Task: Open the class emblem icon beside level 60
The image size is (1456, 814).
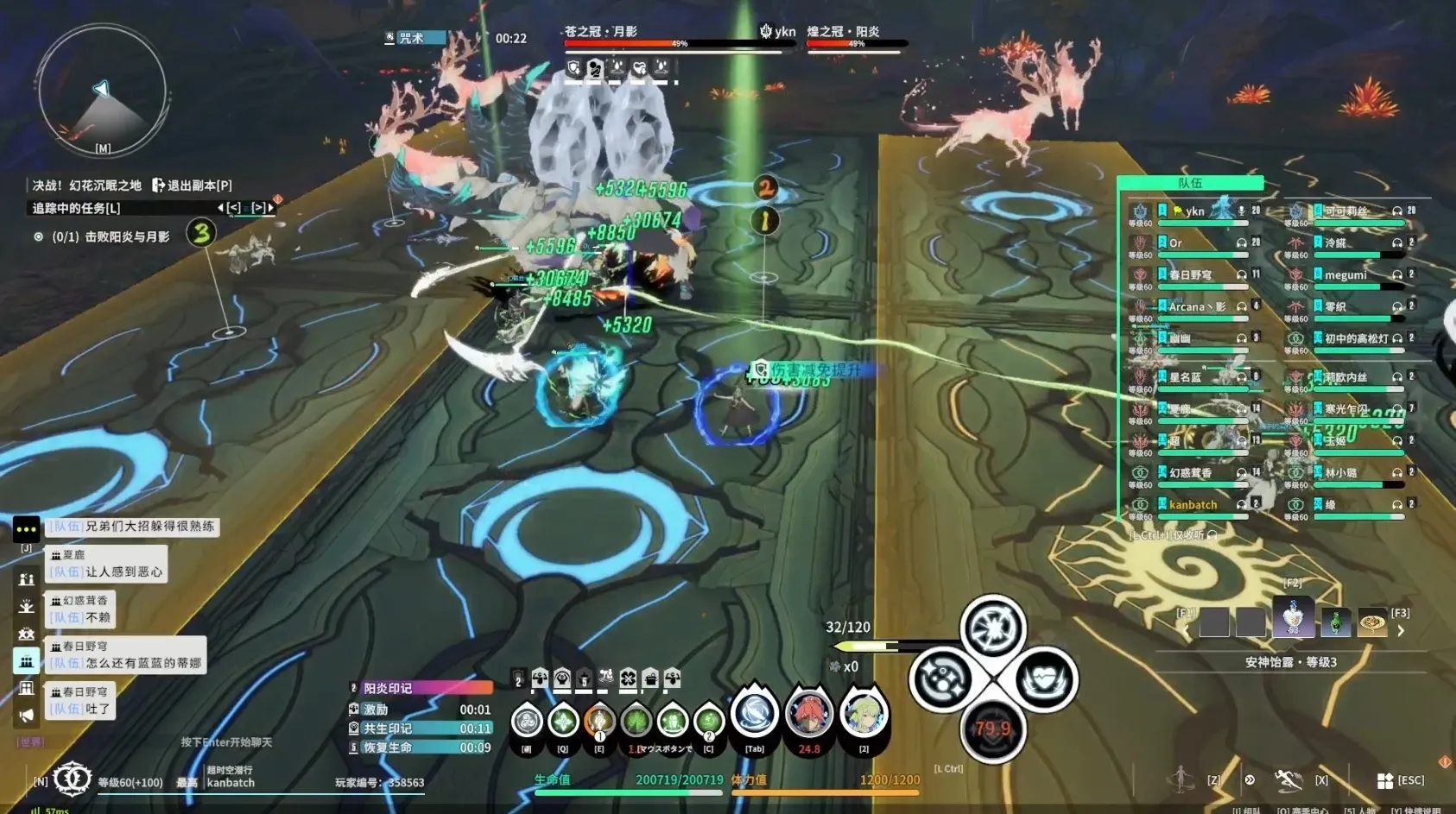Action: [73, 779]
